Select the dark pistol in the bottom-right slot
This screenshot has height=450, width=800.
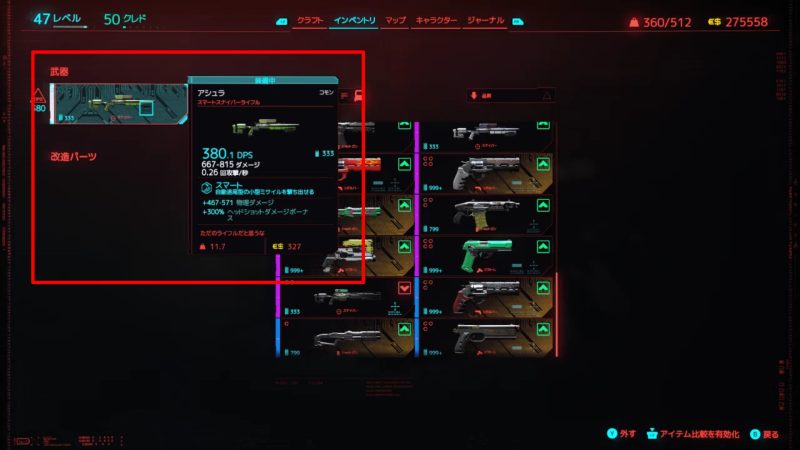coord(484,338)
